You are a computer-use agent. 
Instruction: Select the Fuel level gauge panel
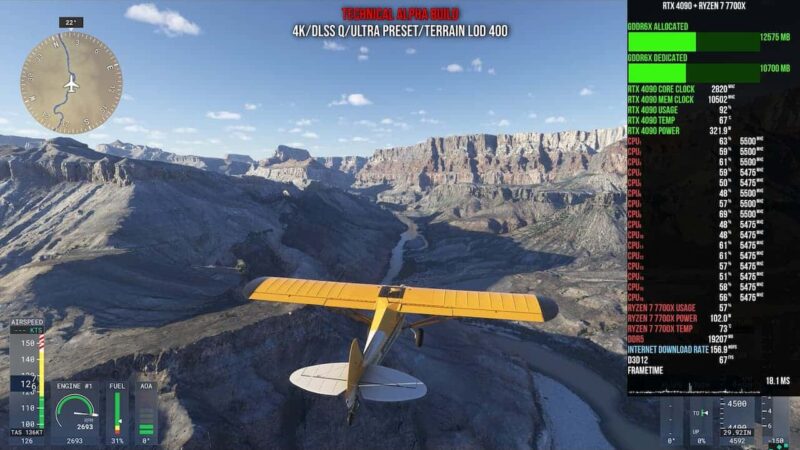(x=118, y=410)
